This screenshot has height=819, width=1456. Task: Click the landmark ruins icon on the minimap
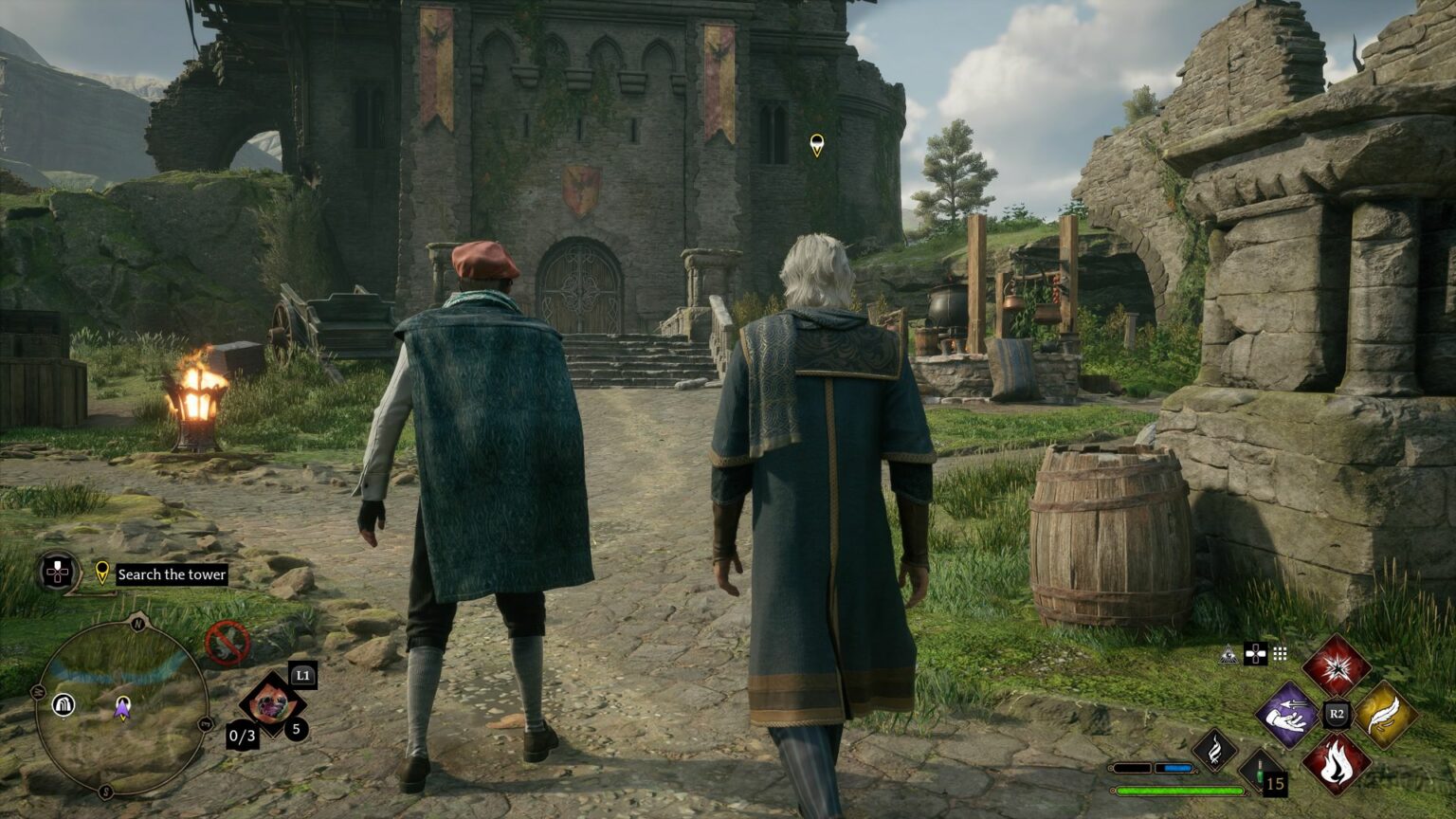64,704
